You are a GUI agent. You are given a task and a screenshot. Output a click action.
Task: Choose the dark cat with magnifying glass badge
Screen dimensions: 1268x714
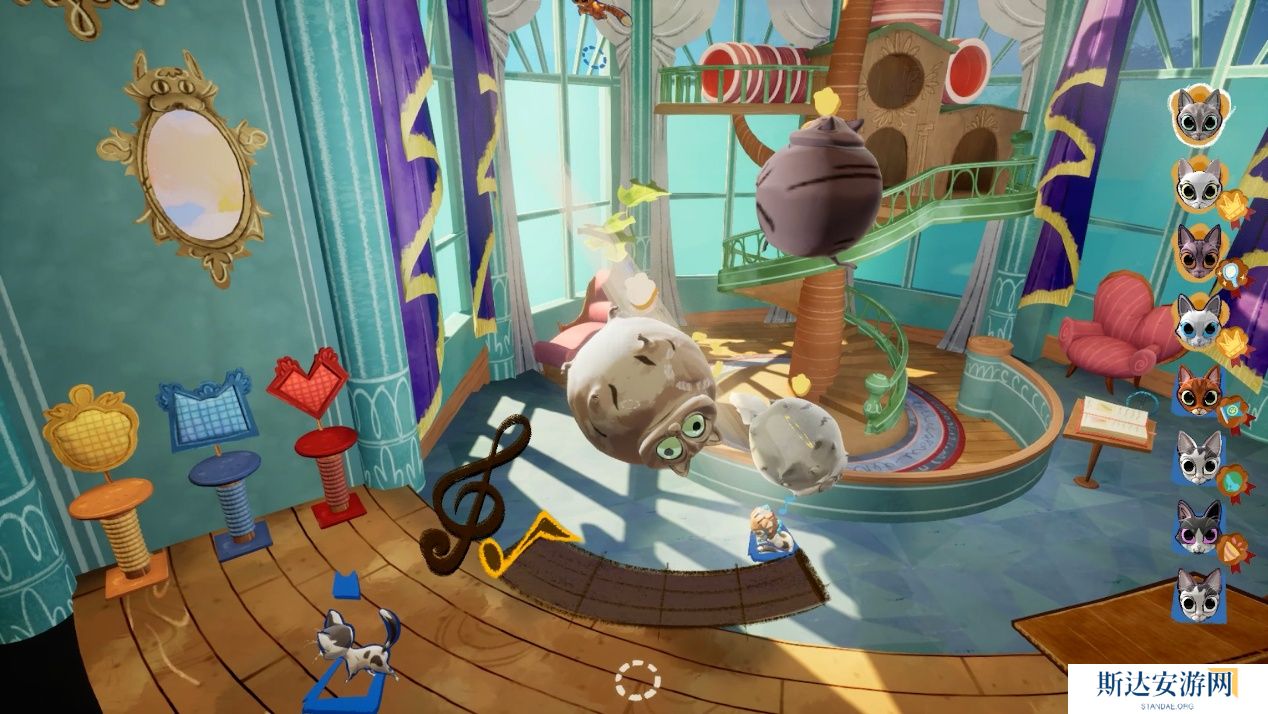tap(1198, 252)
